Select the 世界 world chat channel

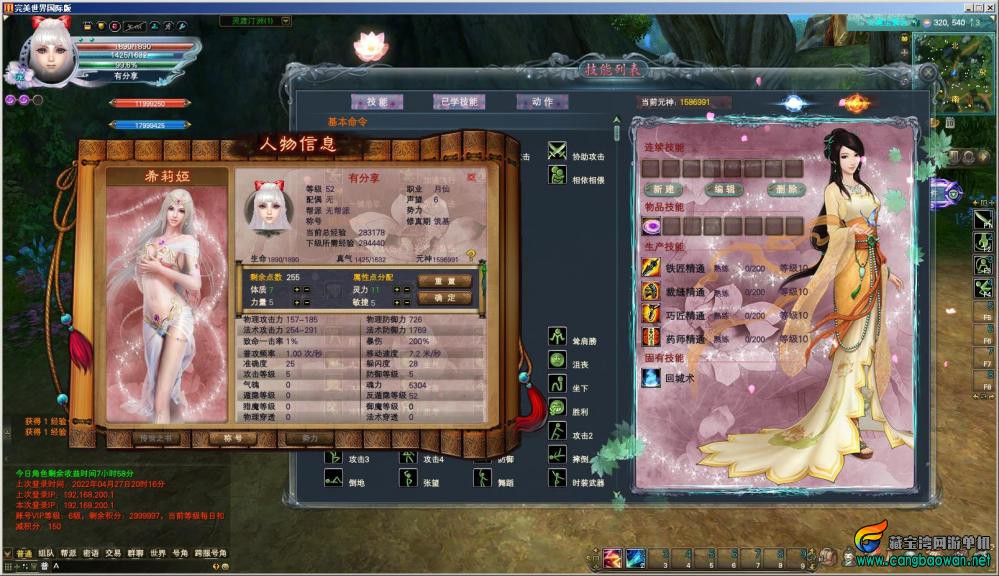[x=158, y=553]
